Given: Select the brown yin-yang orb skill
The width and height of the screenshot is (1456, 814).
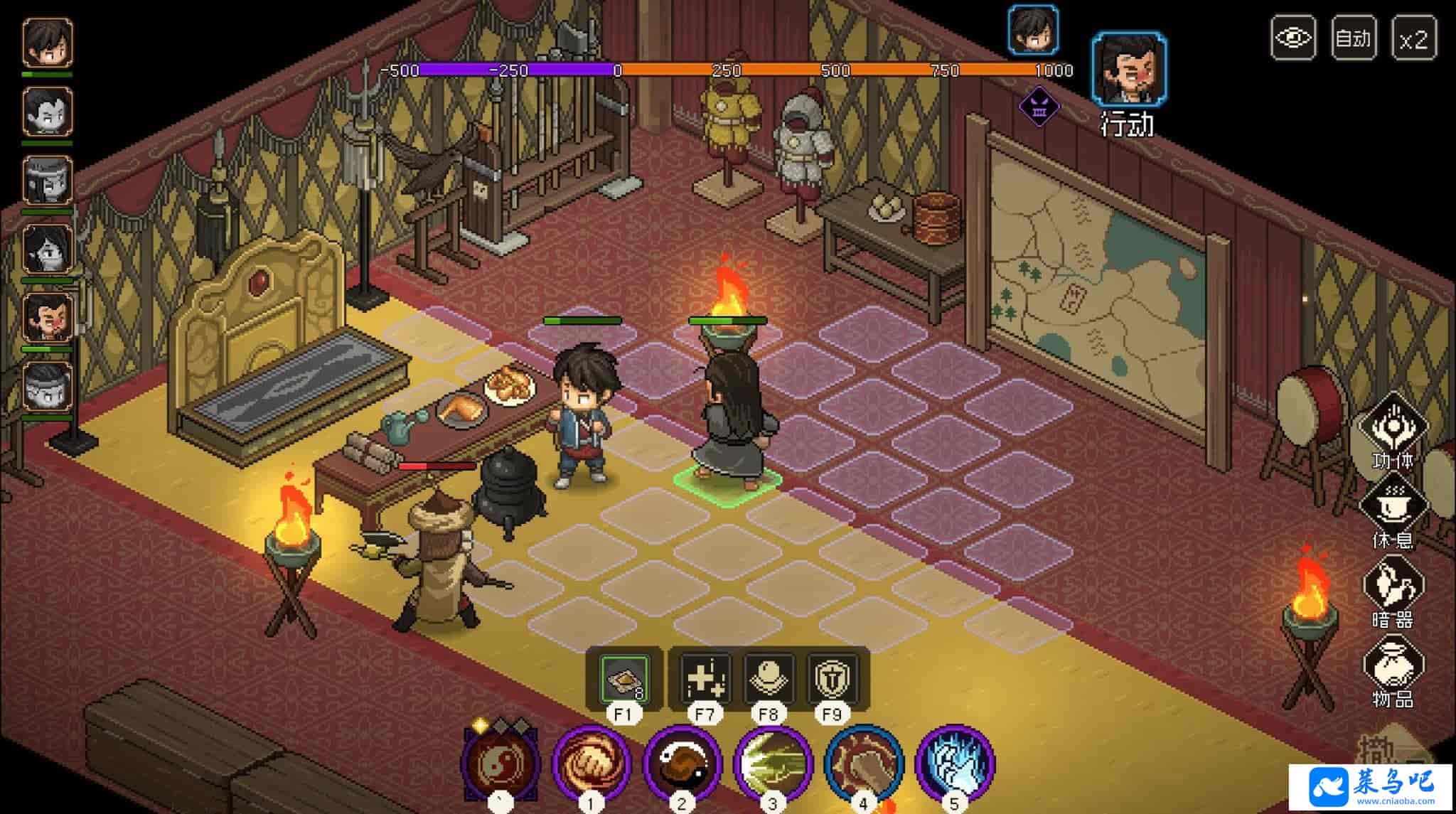Looking at the screenshot, I should pyautogui.click(x=682, y=764).
